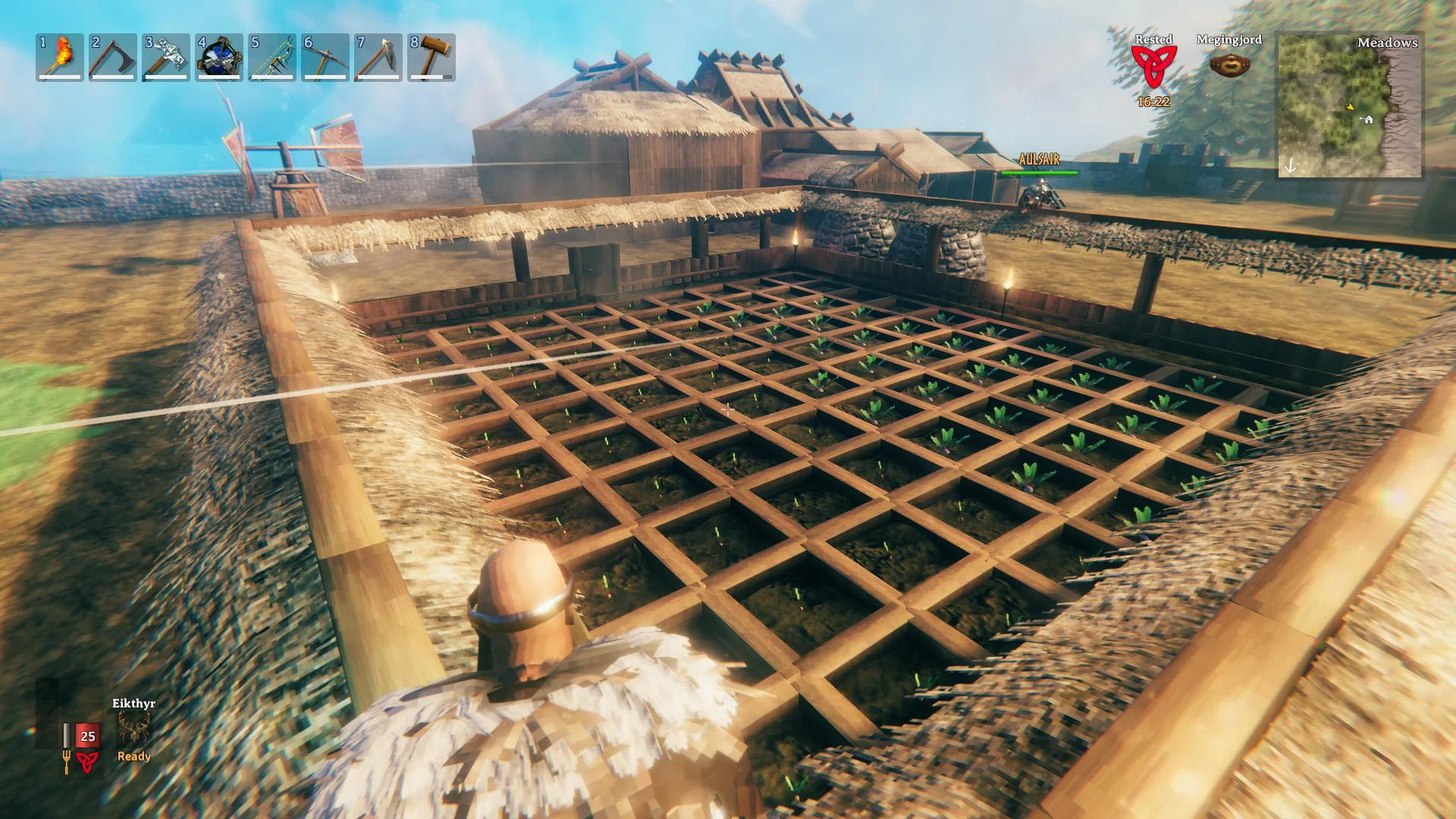Select the antler pickaxe in slot 7
Viewport: 1456px width, 819px height.
380,59
